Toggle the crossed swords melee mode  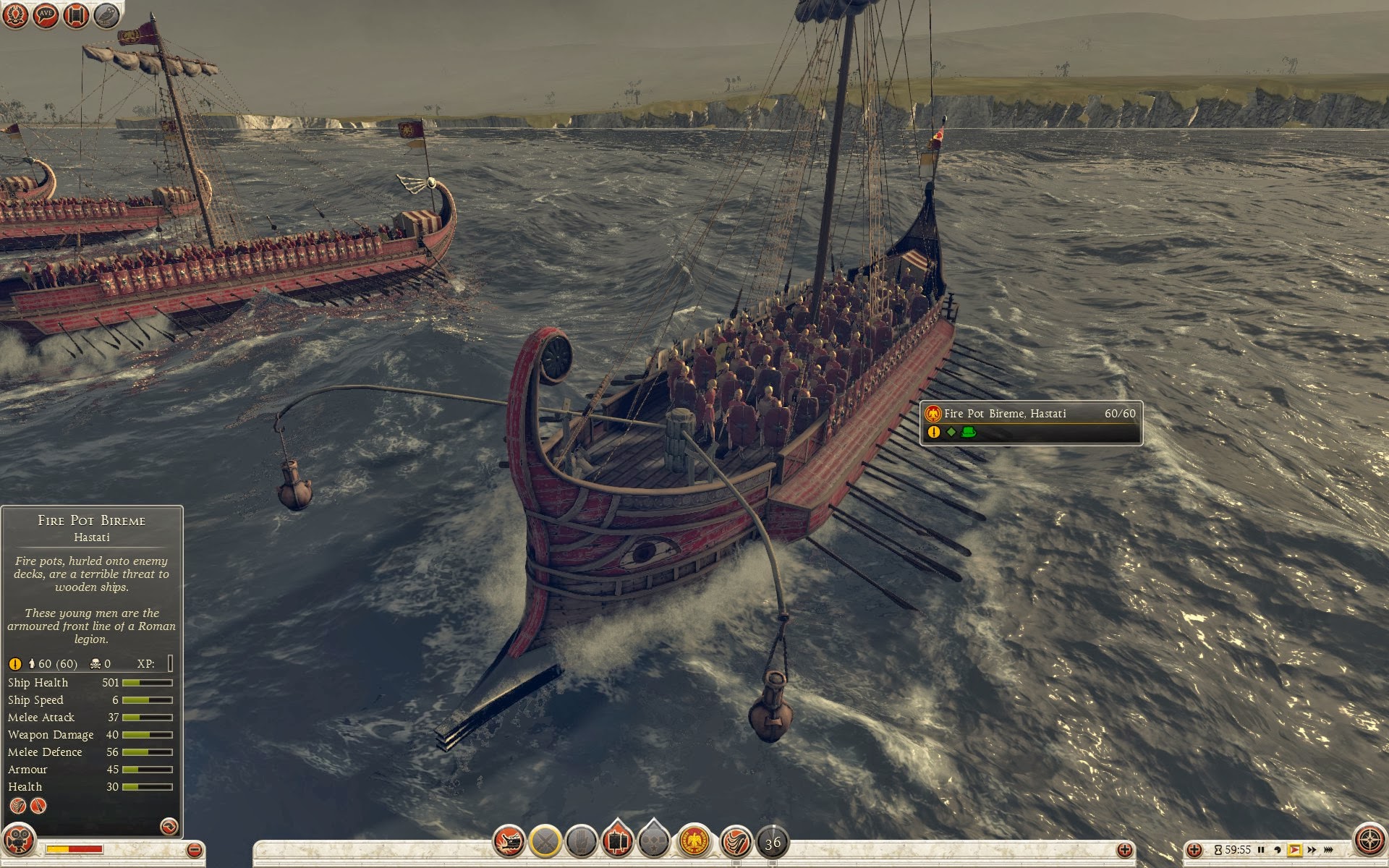coord(545,841)
